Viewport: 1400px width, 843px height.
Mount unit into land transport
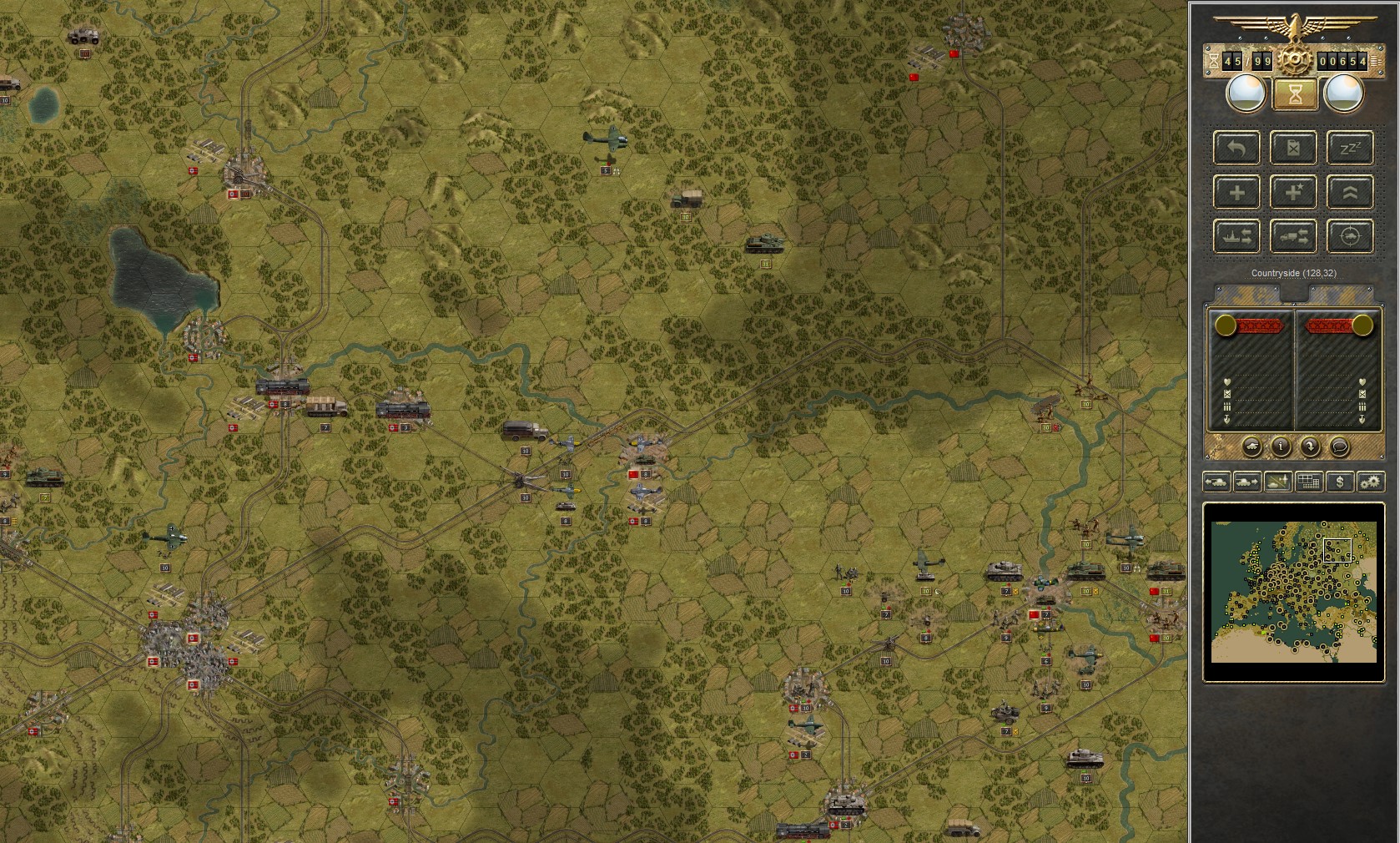point(1294,236)
